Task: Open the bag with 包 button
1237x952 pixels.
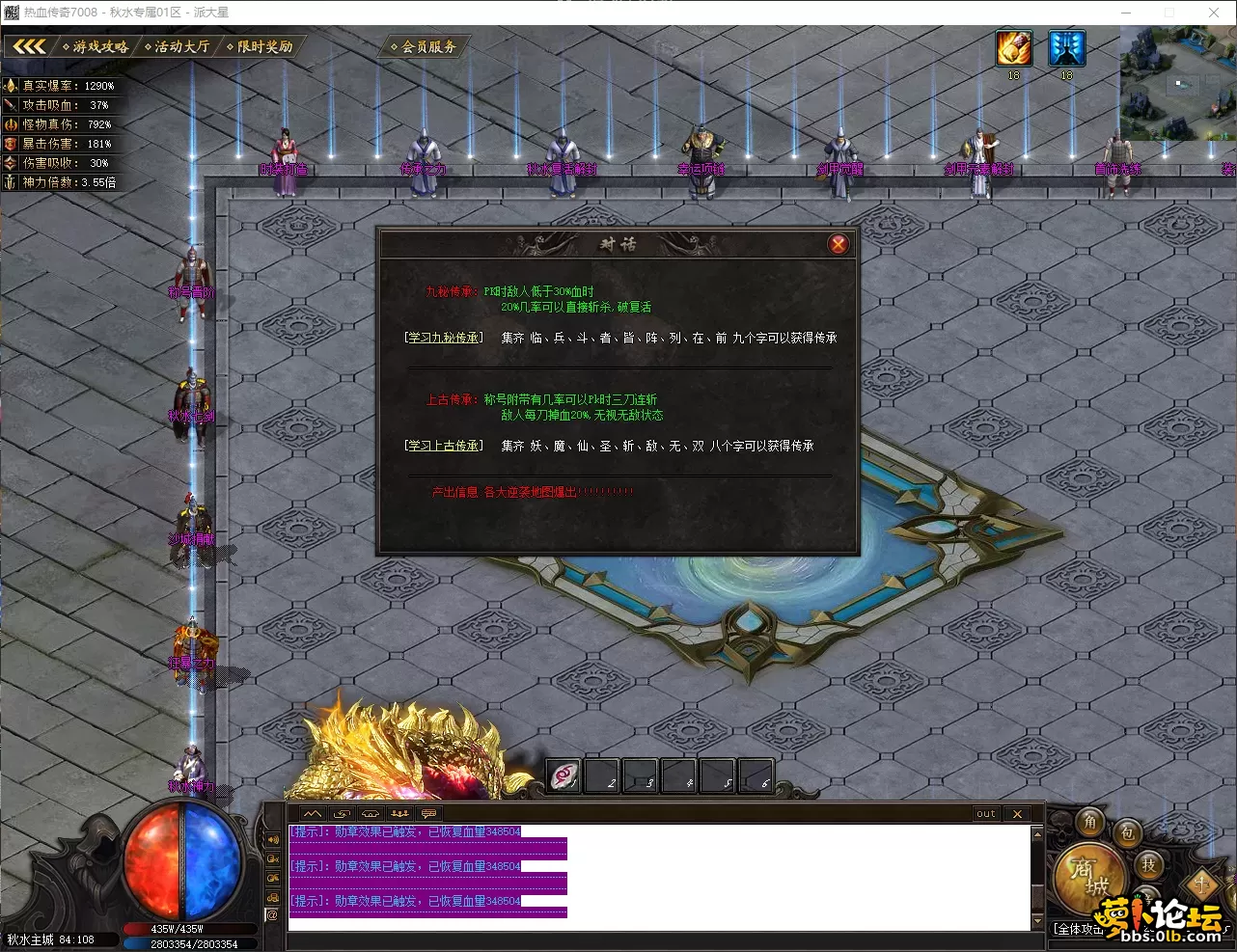Action: (1127, 833)
